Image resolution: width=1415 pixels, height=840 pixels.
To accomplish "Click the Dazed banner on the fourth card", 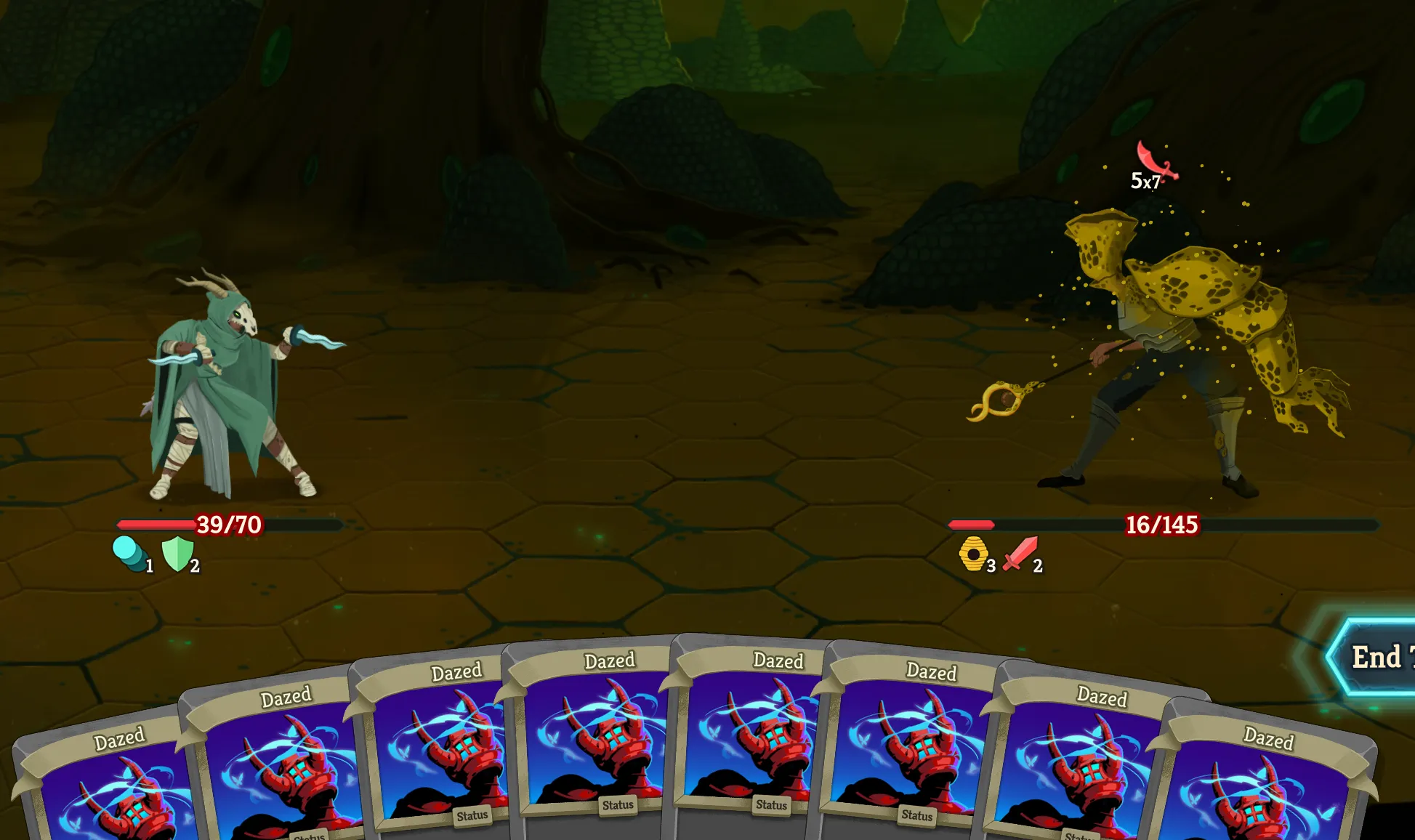I will pos(610,661).
